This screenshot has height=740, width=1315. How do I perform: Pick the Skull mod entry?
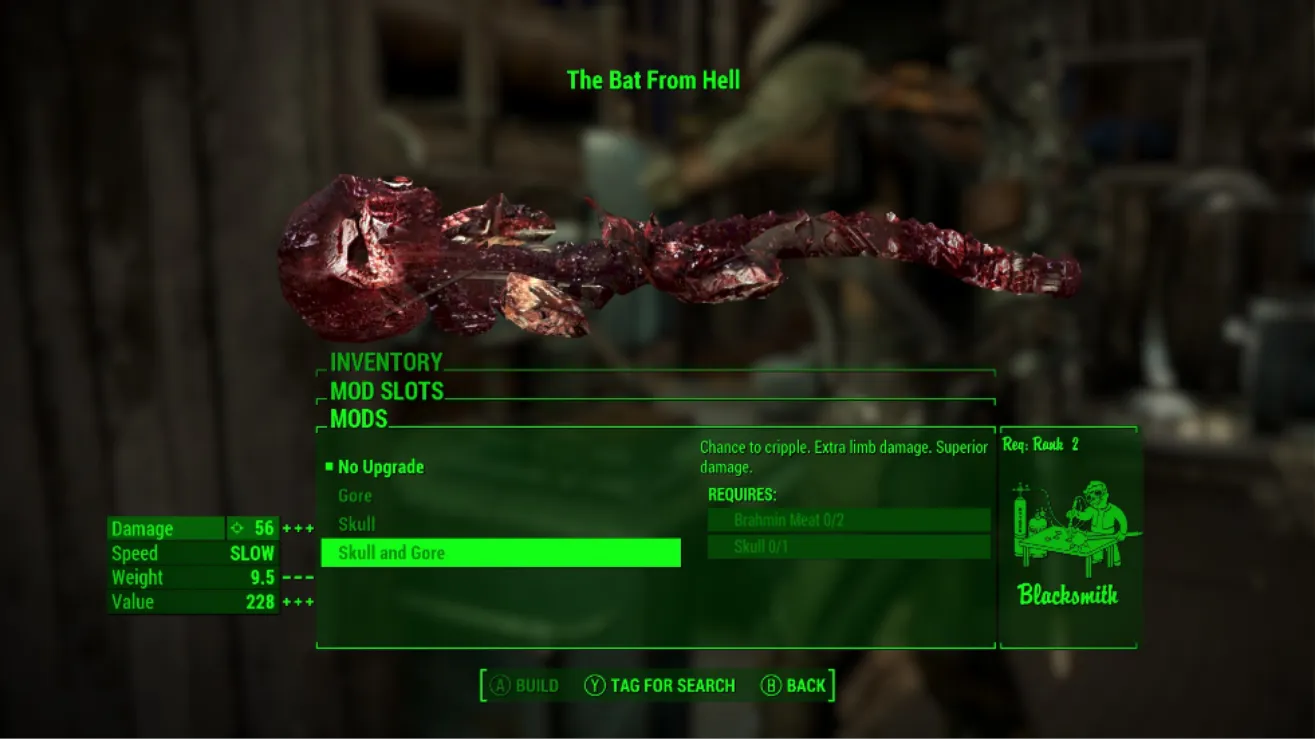pos(357,524)
